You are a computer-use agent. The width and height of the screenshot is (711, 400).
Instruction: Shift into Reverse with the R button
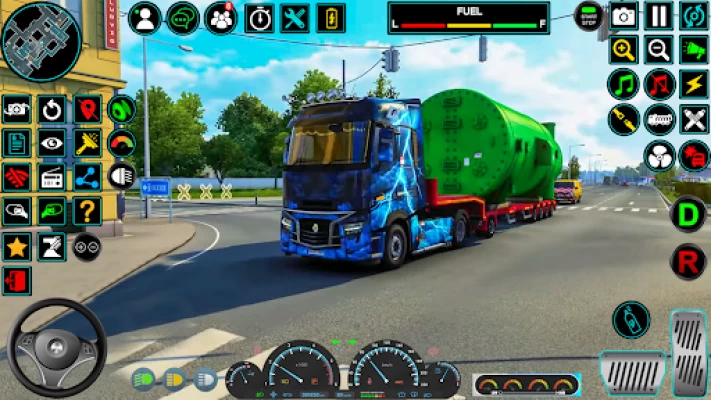click(687, 261)
